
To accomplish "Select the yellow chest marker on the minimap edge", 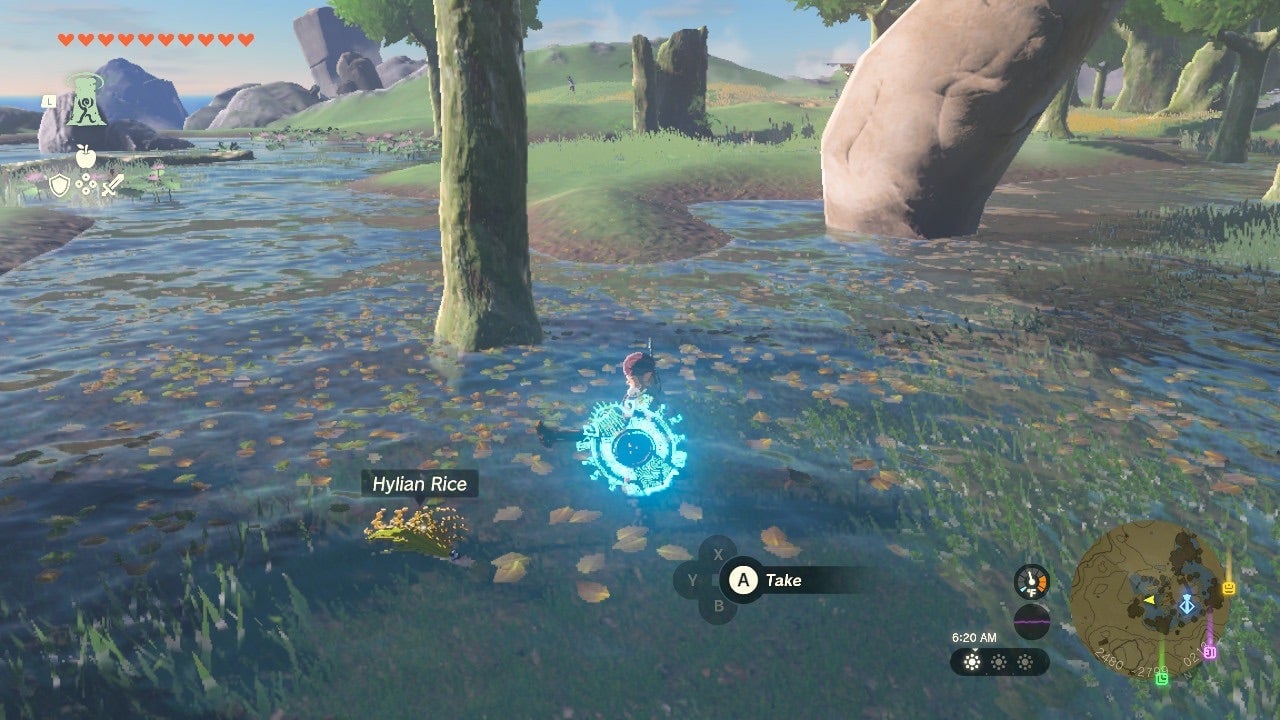I will click(x=1229, y=587).
